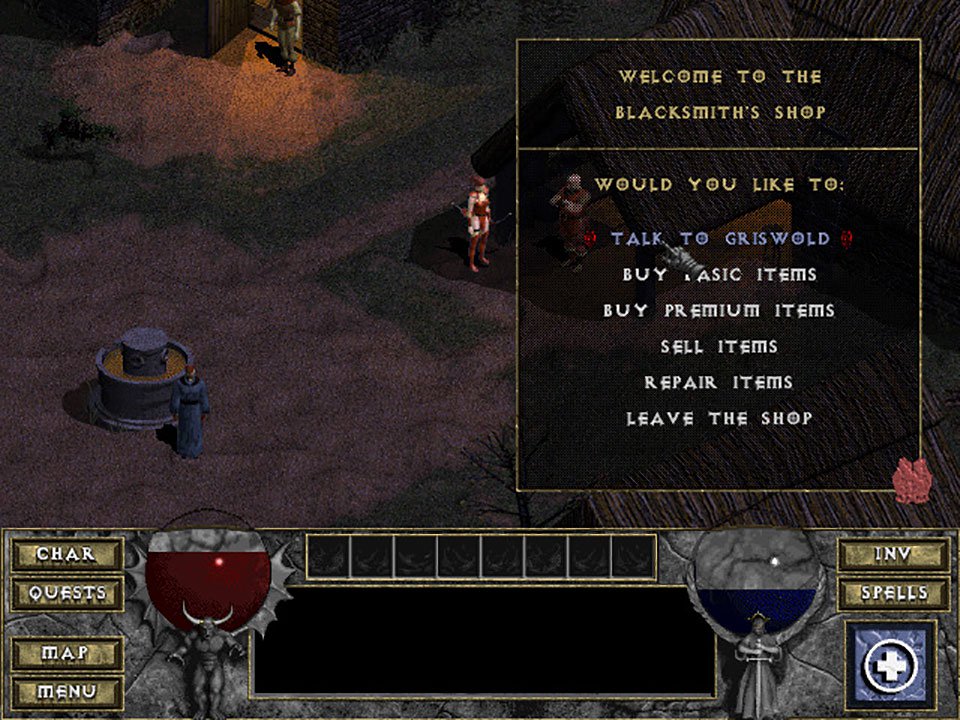960x720 pixels.
Task: Select the Repair Items option
Action: [719, 383]
